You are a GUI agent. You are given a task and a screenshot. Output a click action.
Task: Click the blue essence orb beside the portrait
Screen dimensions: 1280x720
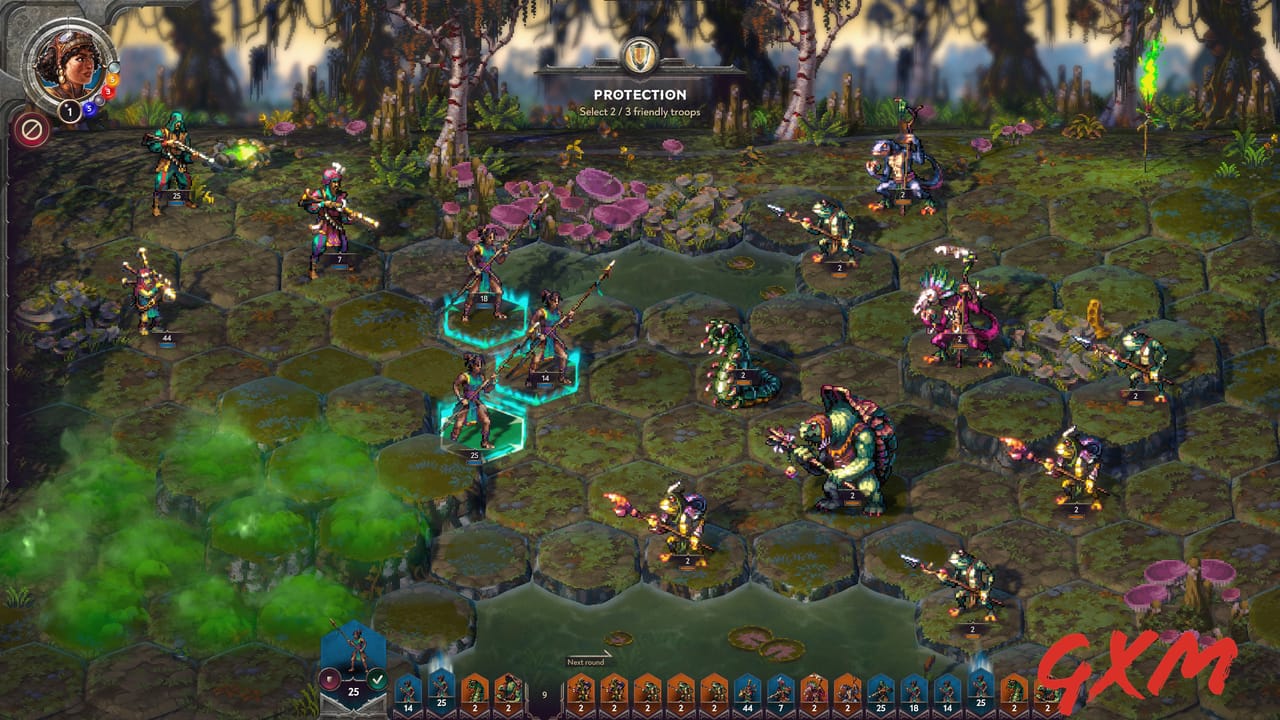click(x=89, y=109)
